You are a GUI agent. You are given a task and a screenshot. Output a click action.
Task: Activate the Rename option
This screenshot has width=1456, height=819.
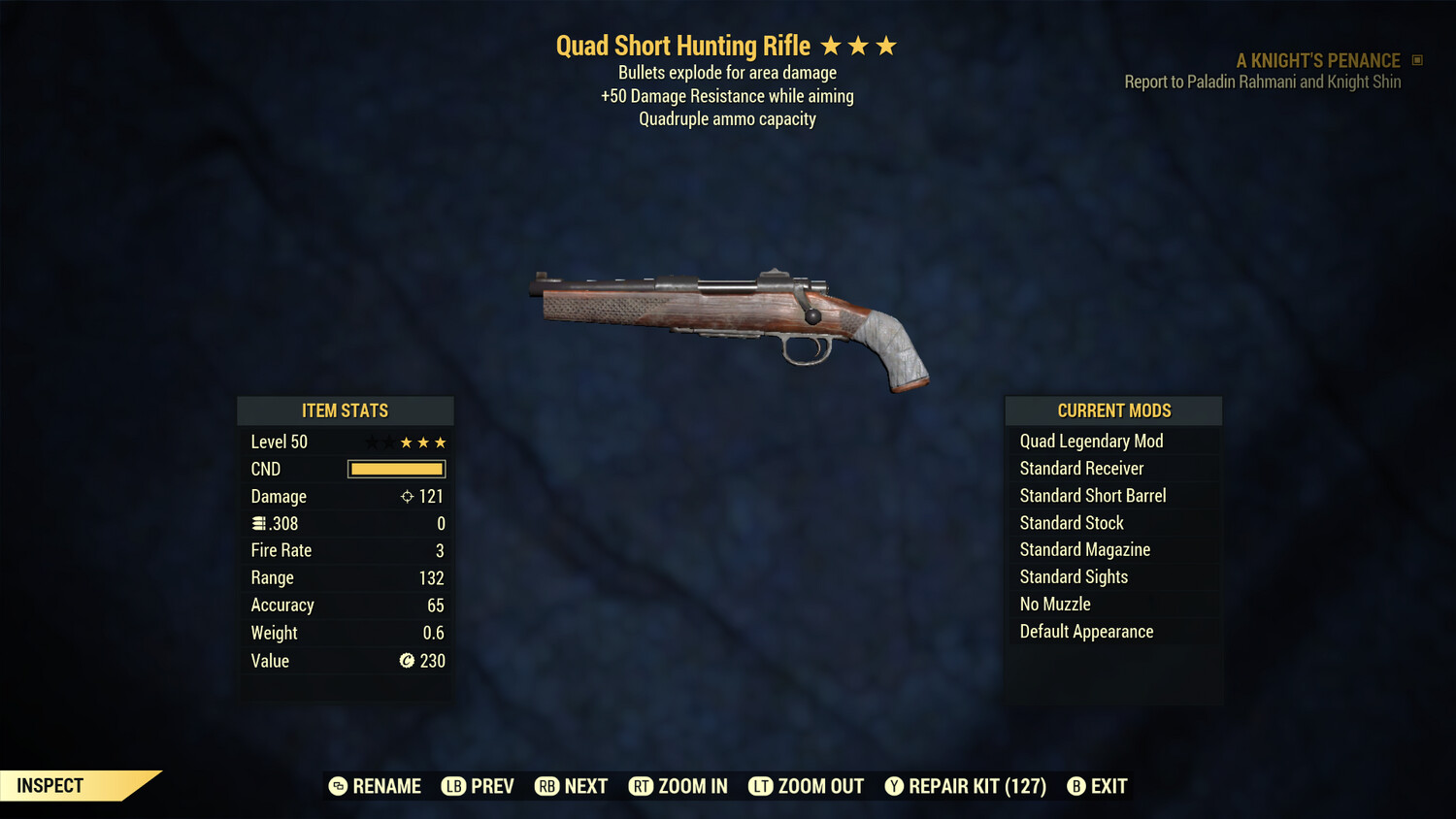tap(375, 786)
